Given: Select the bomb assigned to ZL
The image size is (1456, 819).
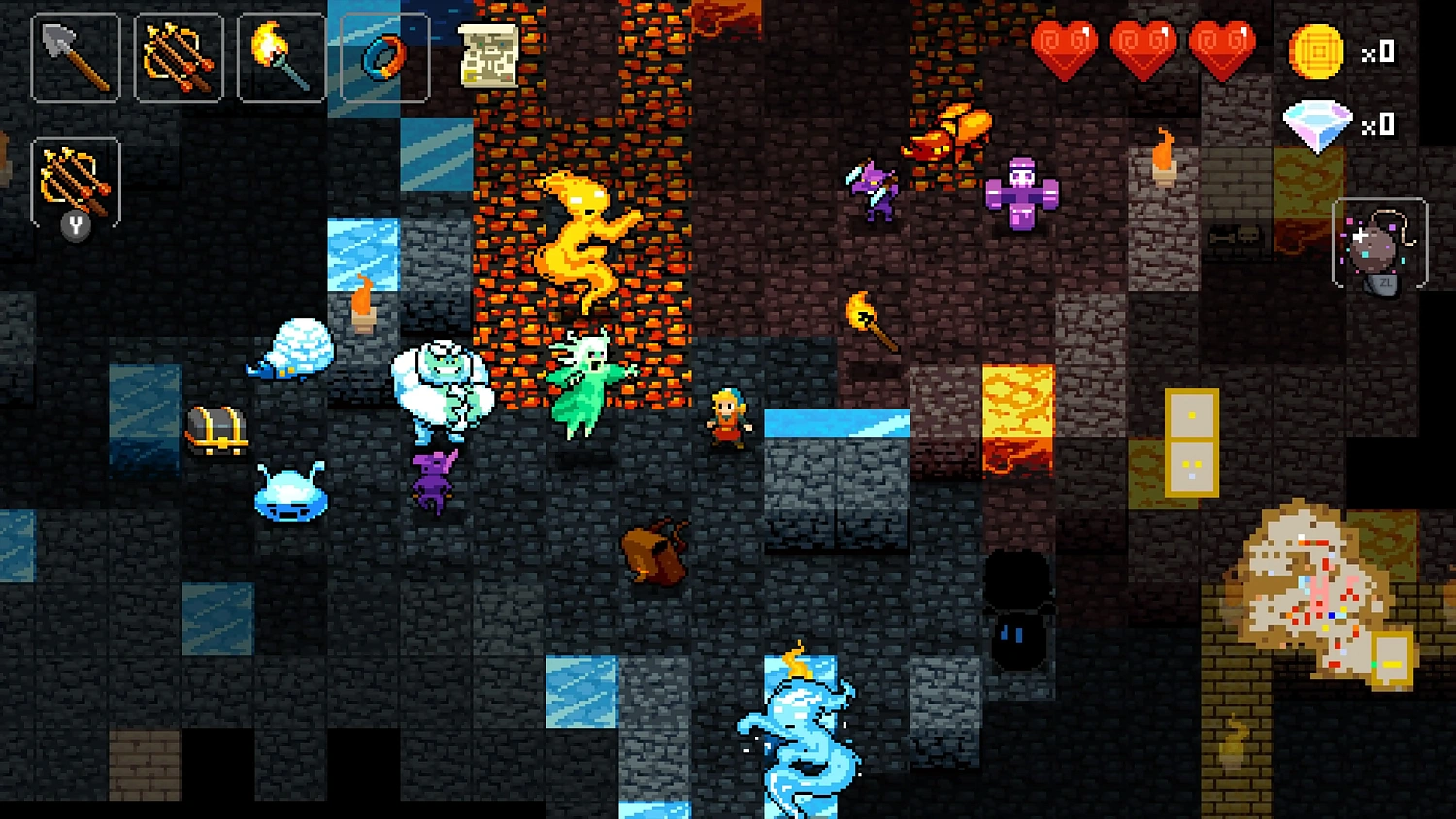Looking at the screenshot, I should (x=1379, y=241).
